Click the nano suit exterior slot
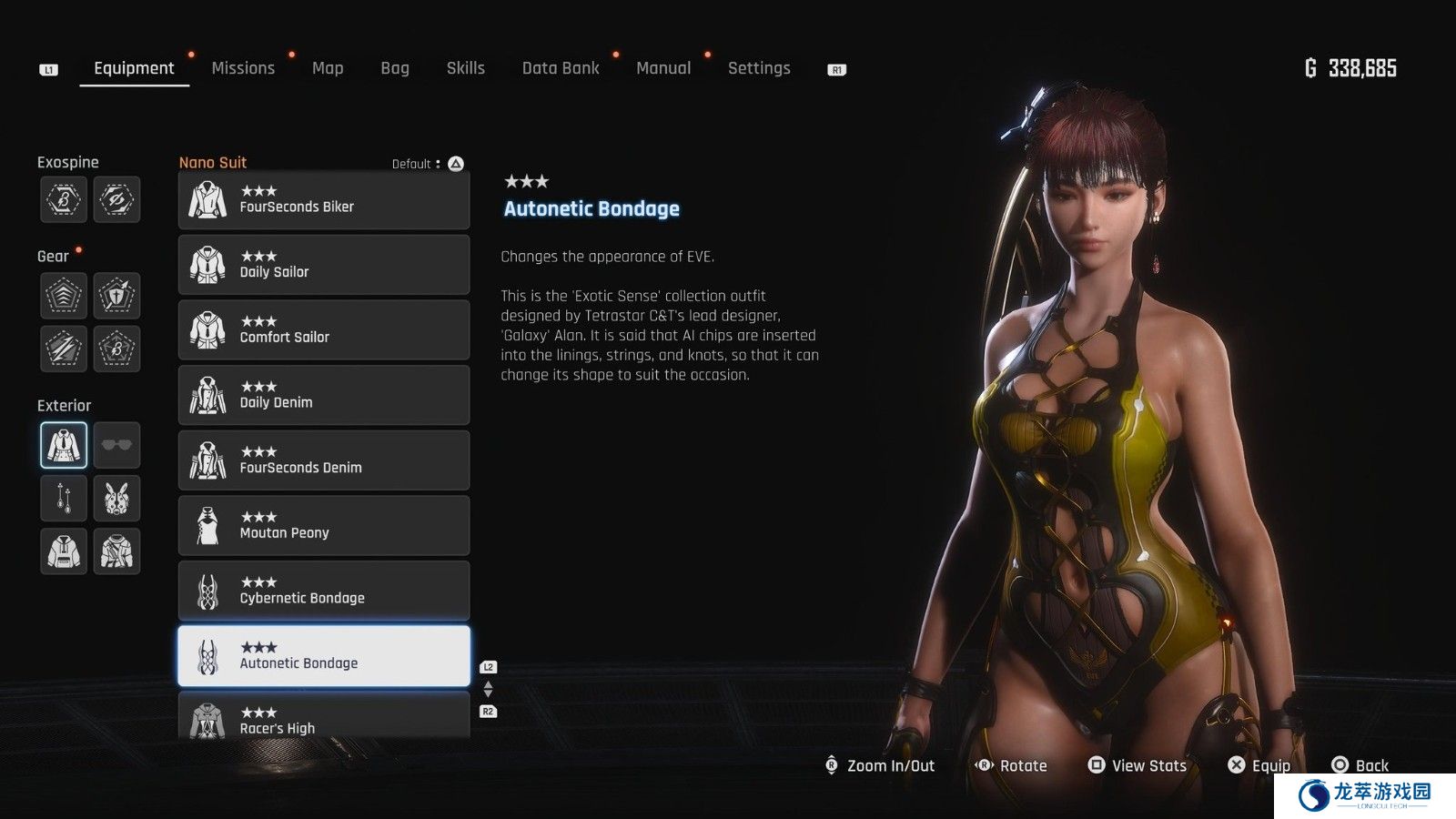Screen dimensions: 1456x819 coord(64,445)
